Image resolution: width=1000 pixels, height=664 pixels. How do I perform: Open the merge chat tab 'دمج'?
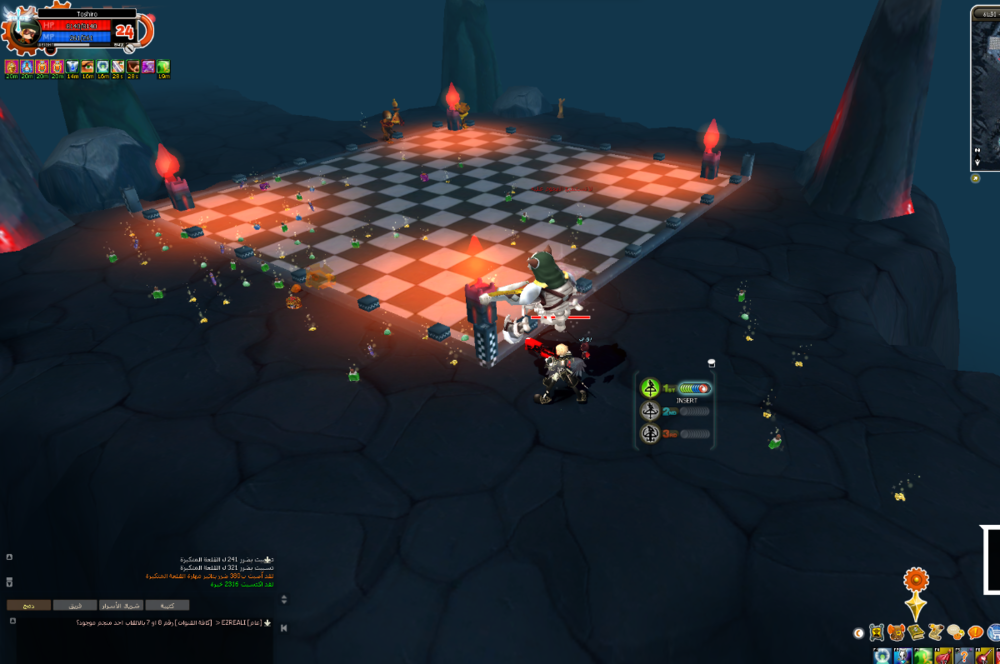click(28, 605)
